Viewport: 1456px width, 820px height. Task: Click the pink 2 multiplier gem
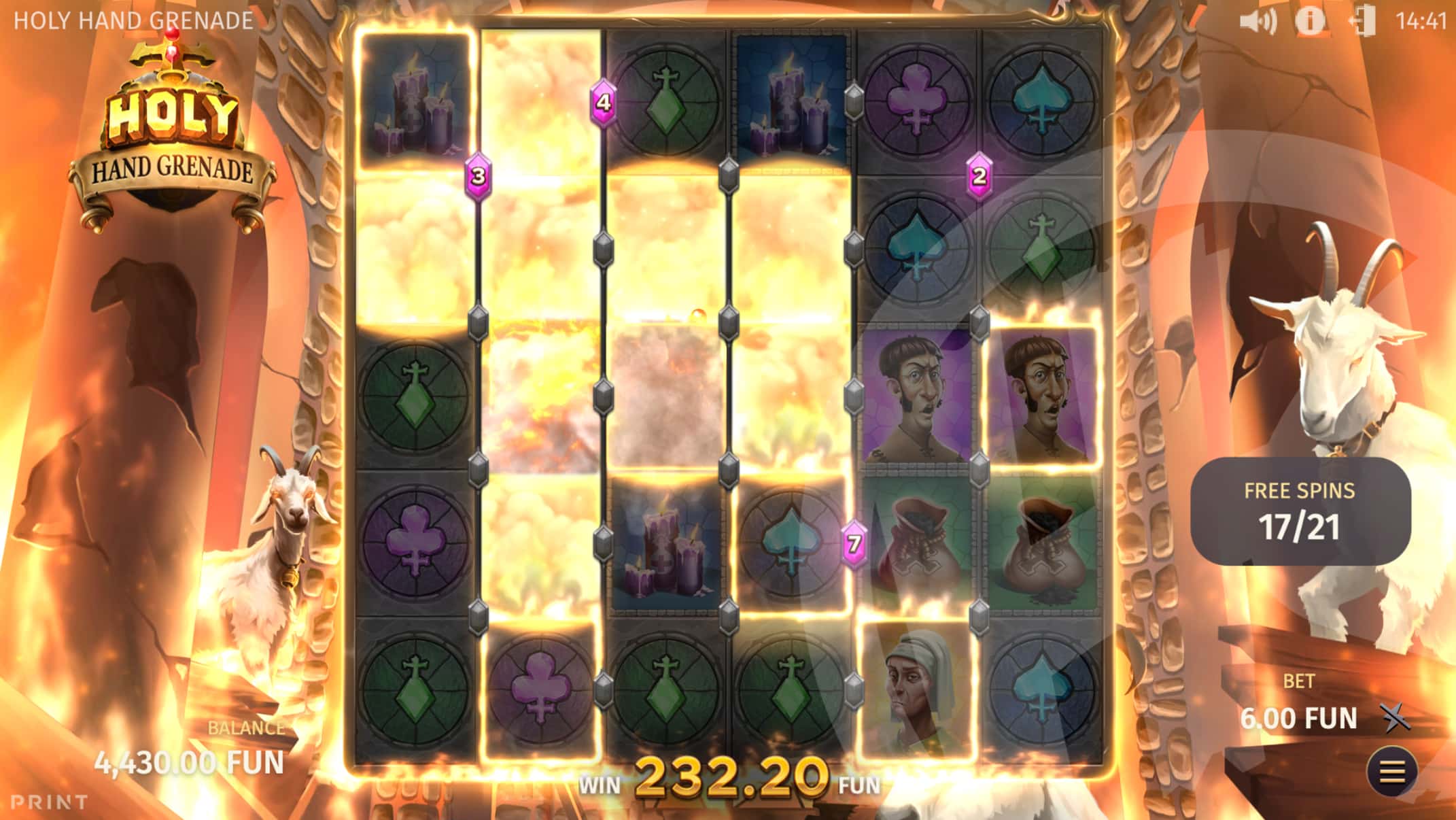point(978,176)
